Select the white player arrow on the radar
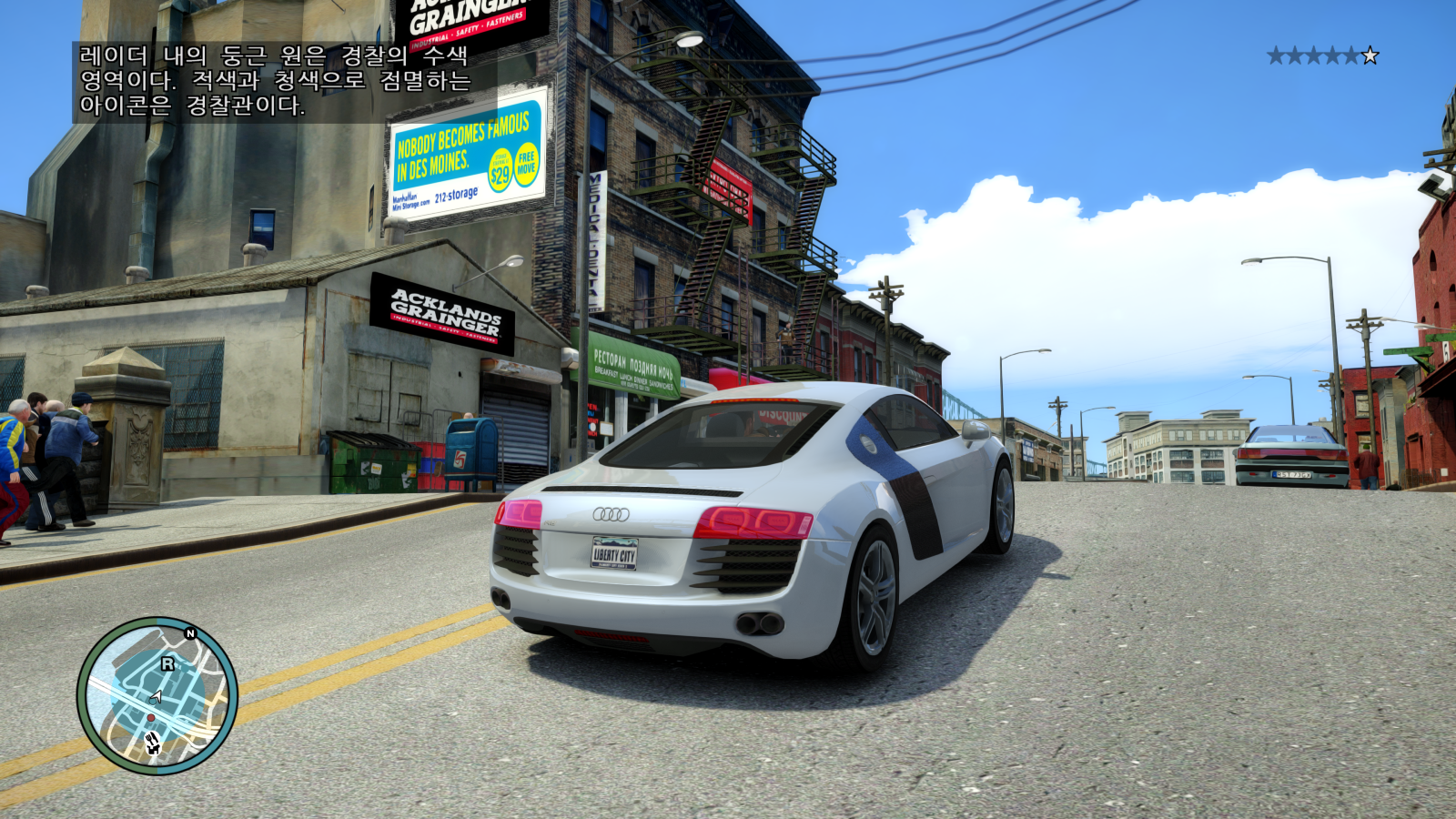The height and width of the screenshot is (819, 1456). tap(156, 697)
